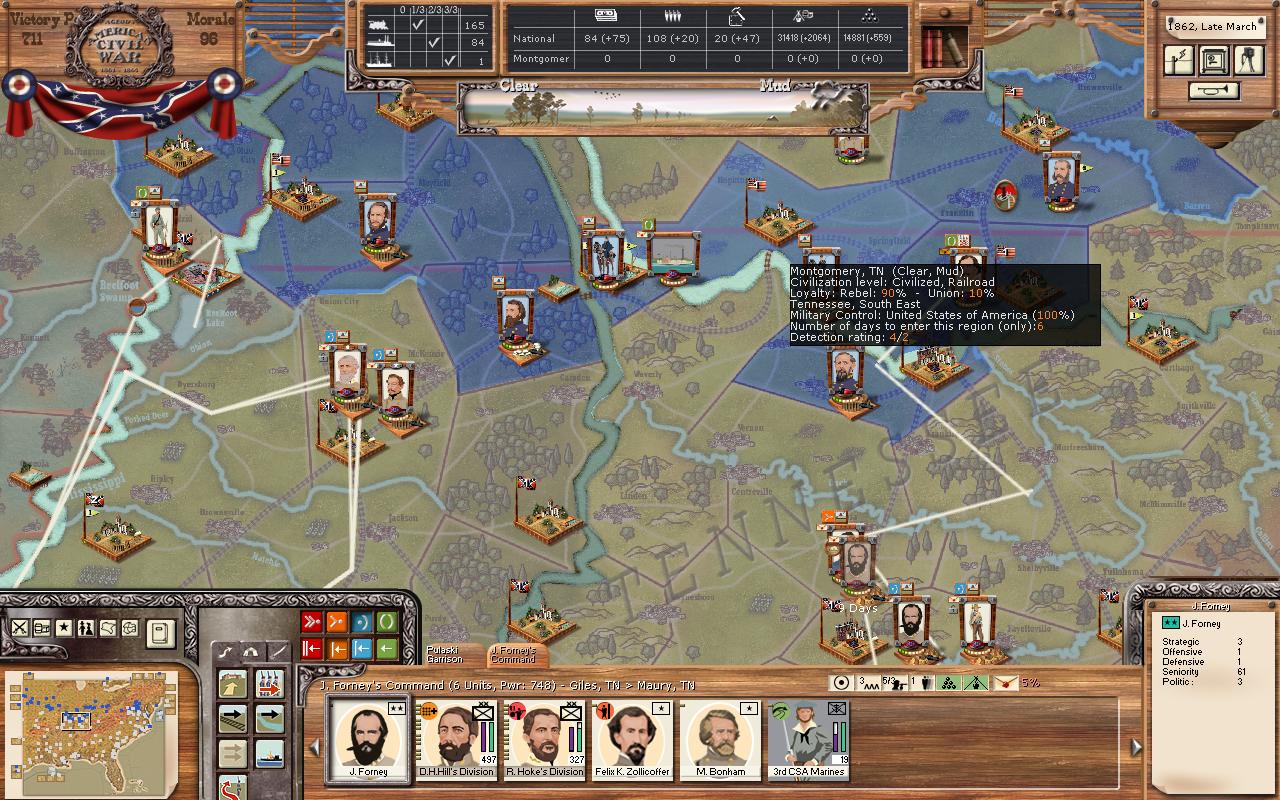The height and width of the screenshot is (800, 1280).
Task: Toggle the crossed sabers map filter
Action: tap(19, 628)
